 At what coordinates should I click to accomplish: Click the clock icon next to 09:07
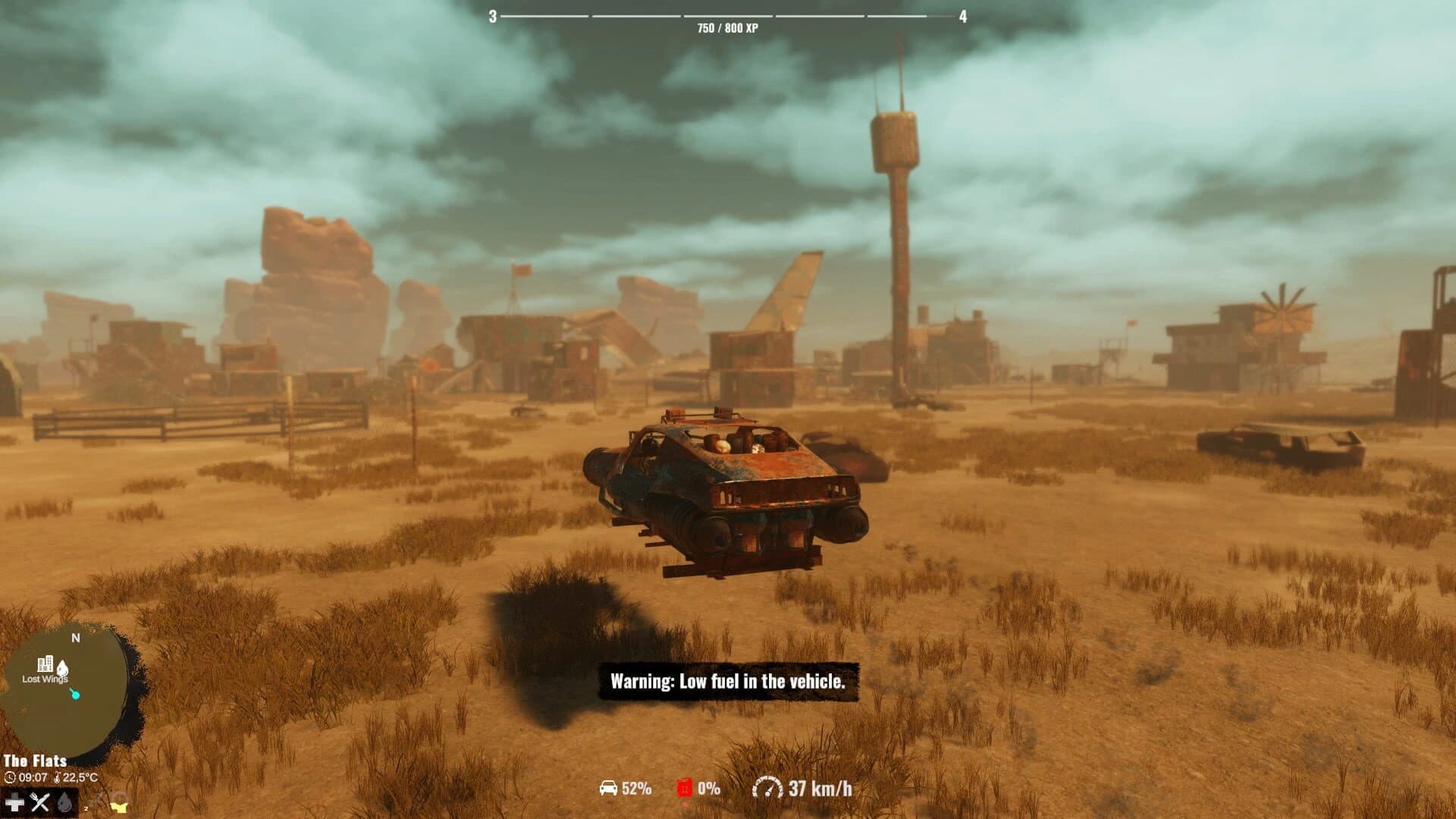[10, 778]
